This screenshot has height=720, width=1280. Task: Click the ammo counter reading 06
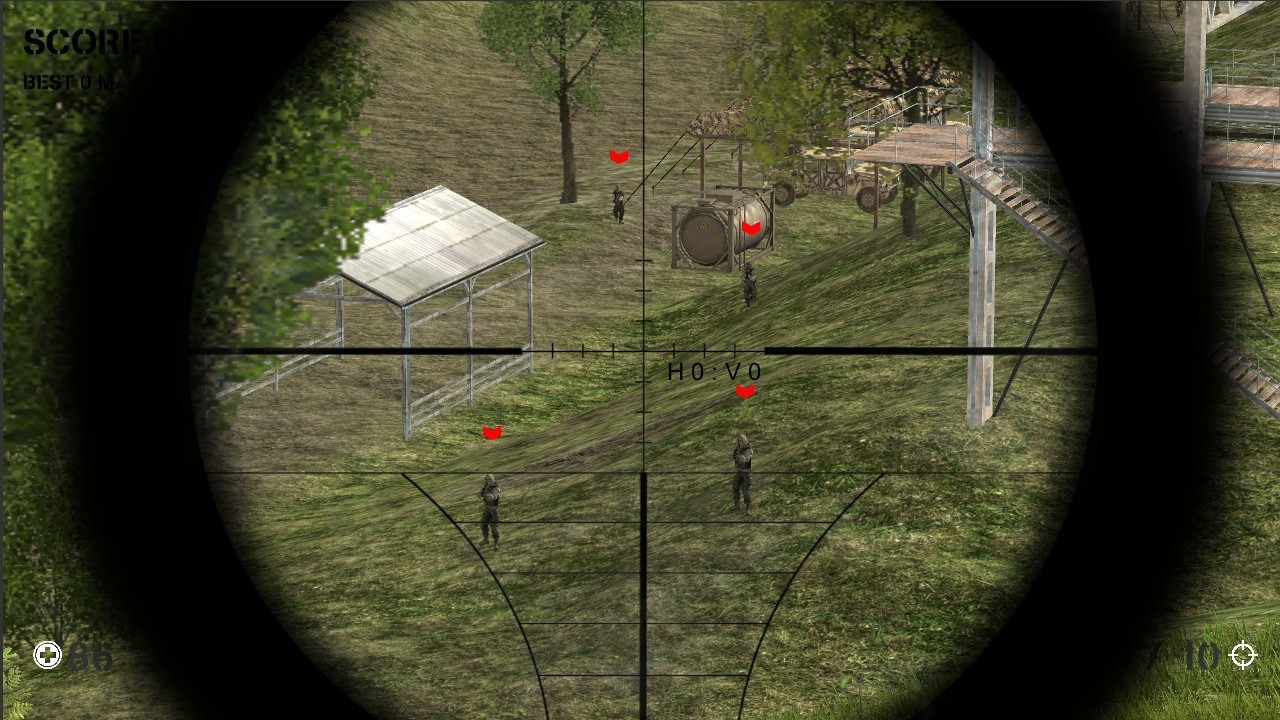tap(90, 657)
